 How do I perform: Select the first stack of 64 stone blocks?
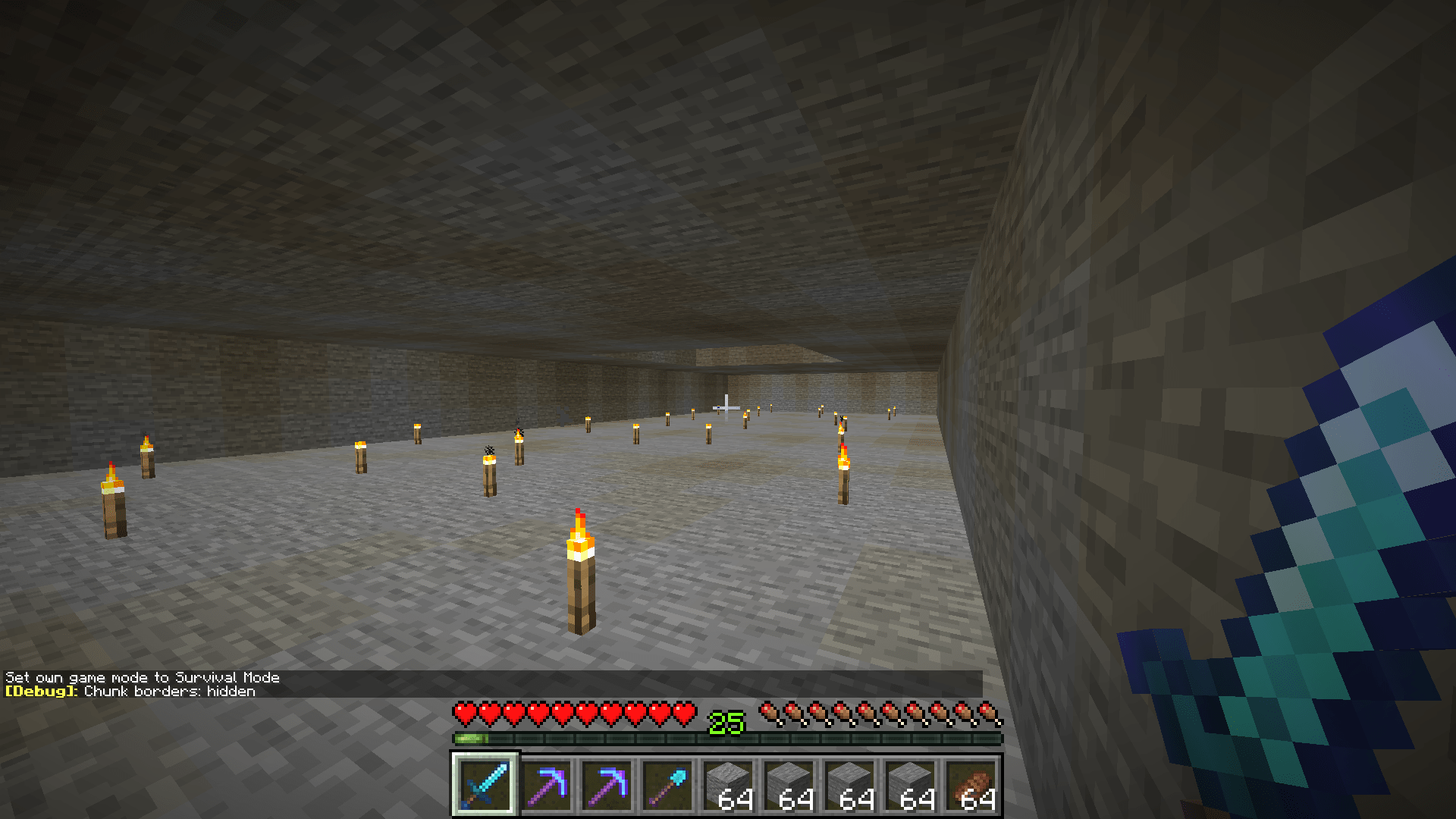pyautogui.click(x=731, y=785)
